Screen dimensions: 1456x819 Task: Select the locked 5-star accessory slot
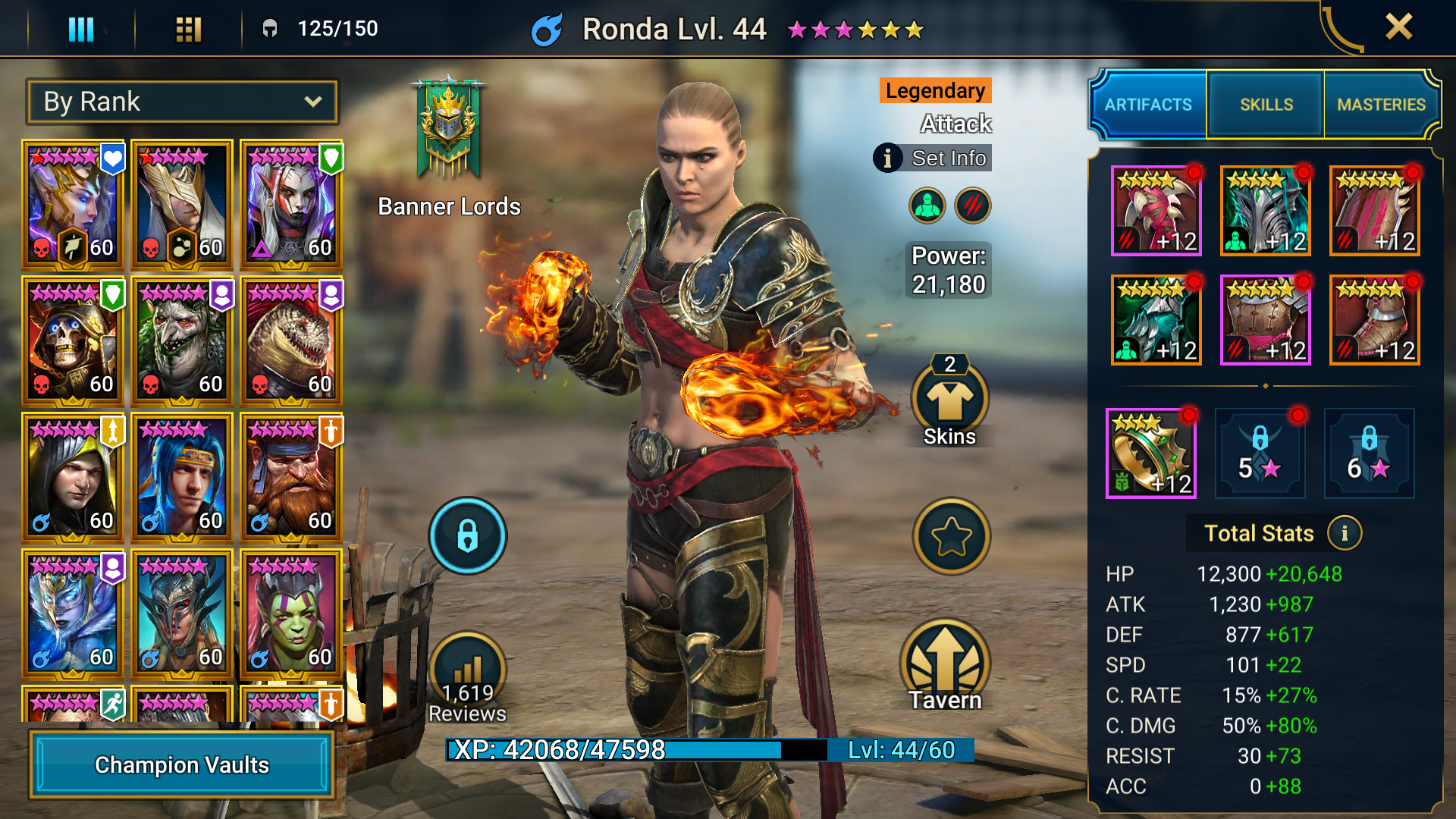tap(1260, 453)
